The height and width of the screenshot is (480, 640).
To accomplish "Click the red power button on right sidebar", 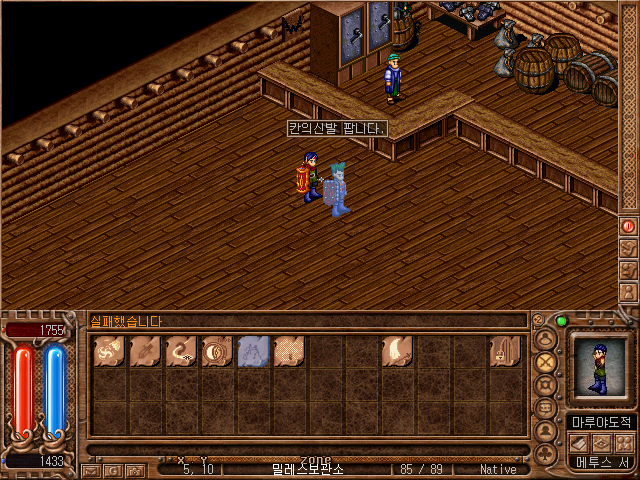I will coord(629,227).
